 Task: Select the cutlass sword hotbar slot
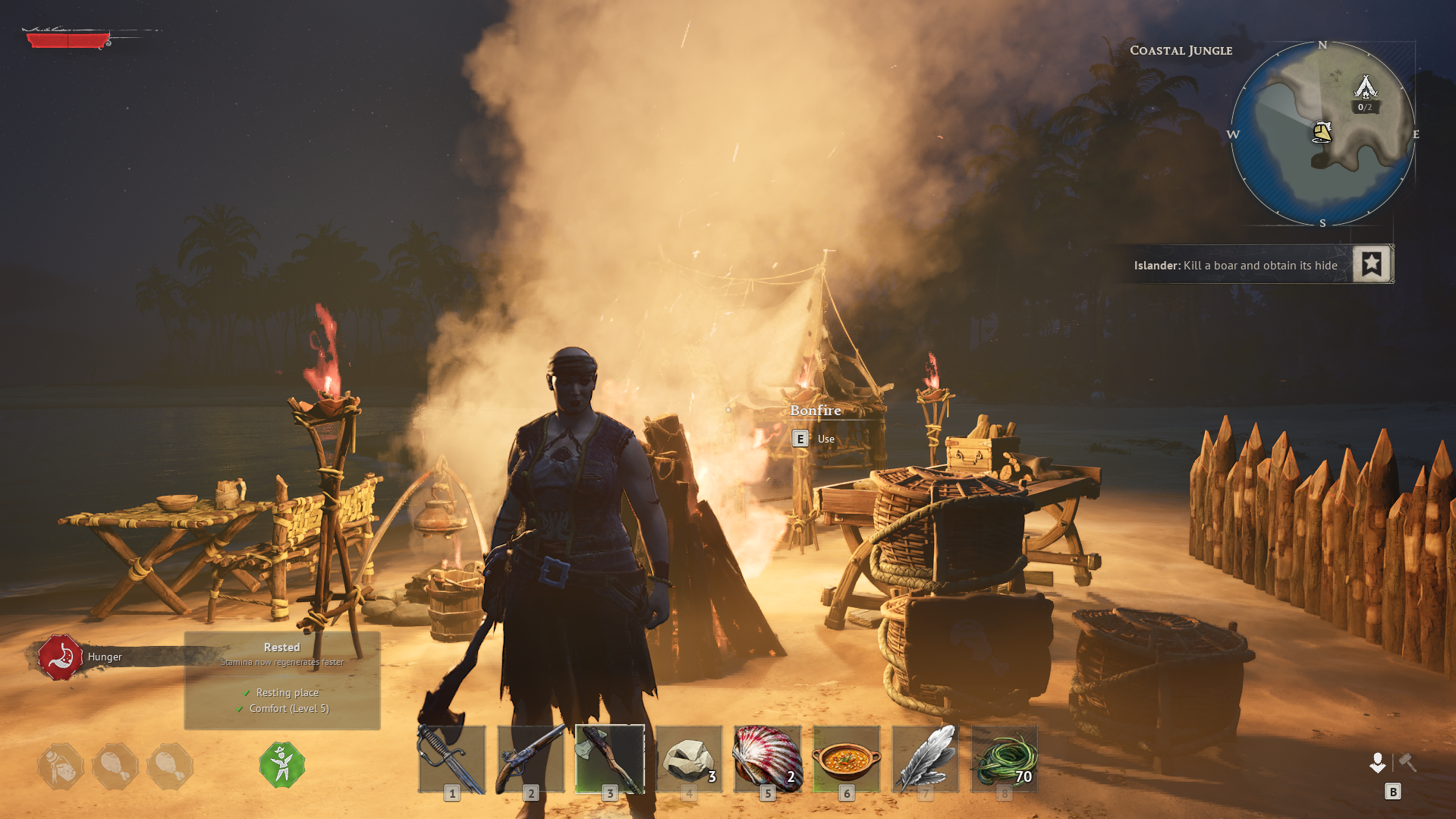coord(452,759)
